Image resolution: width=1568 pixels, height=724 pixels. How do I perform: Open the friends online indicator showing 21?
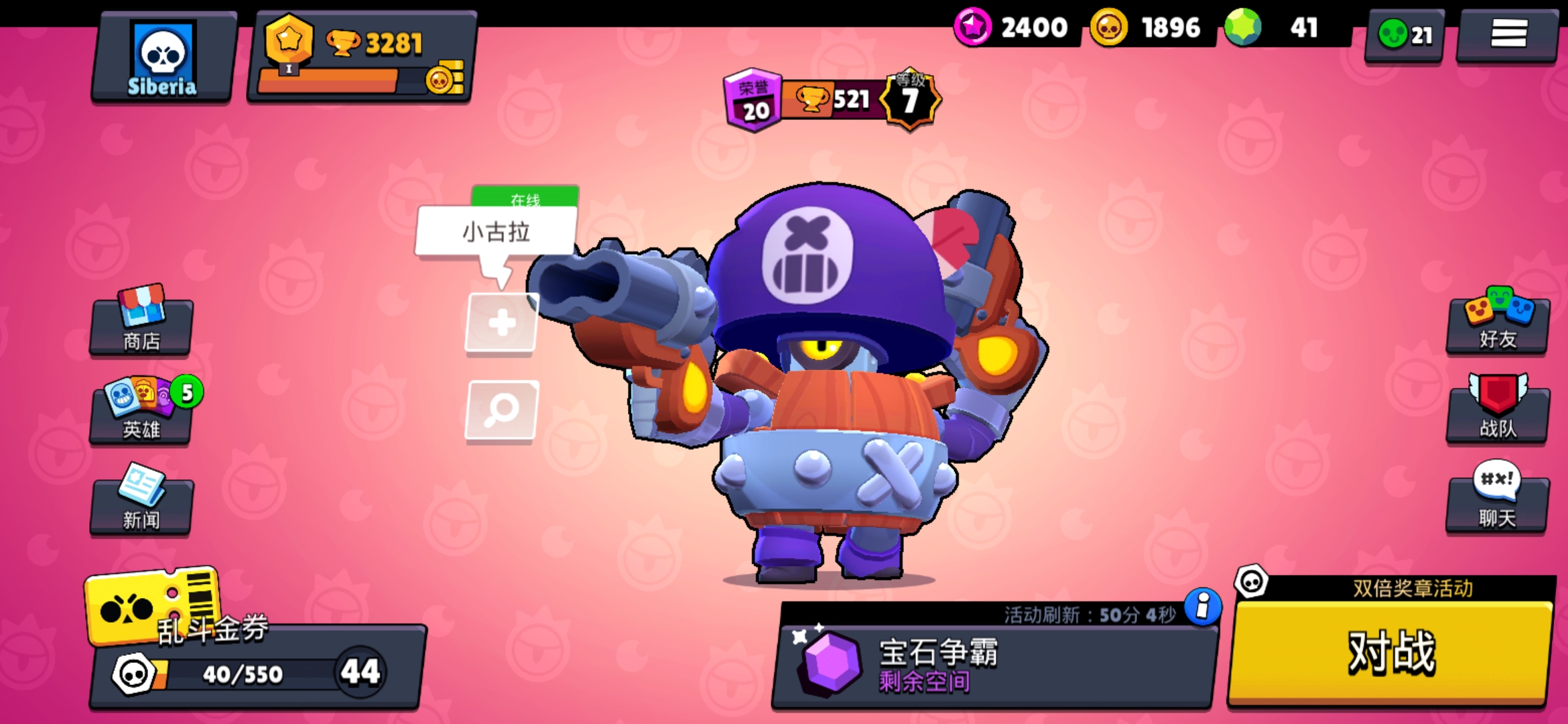click(1402, 37)
